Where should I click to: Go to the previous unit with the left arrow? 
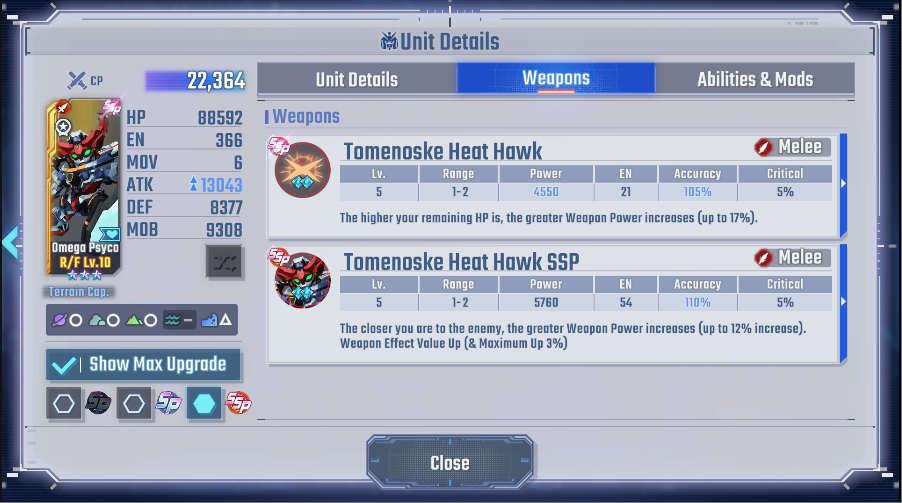click(x=11, y=242)
